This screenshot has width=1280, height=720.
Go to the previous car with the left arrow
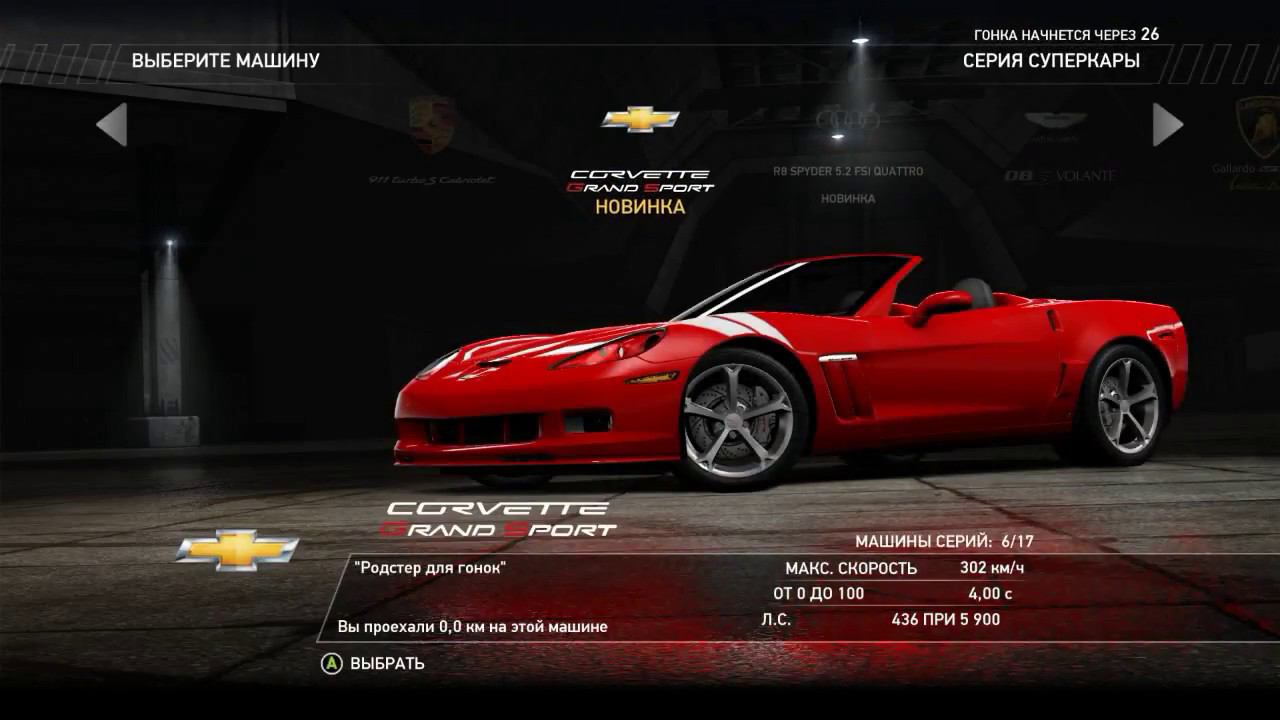[x=111, y=125]
